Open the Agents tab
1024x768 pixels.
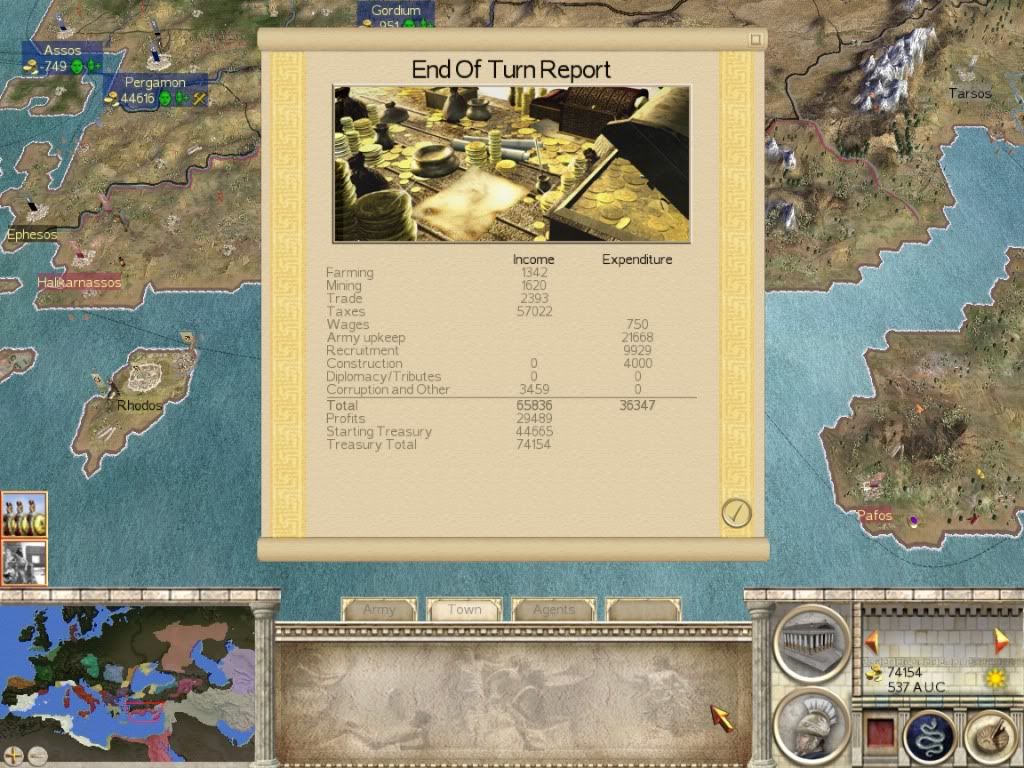553,610
